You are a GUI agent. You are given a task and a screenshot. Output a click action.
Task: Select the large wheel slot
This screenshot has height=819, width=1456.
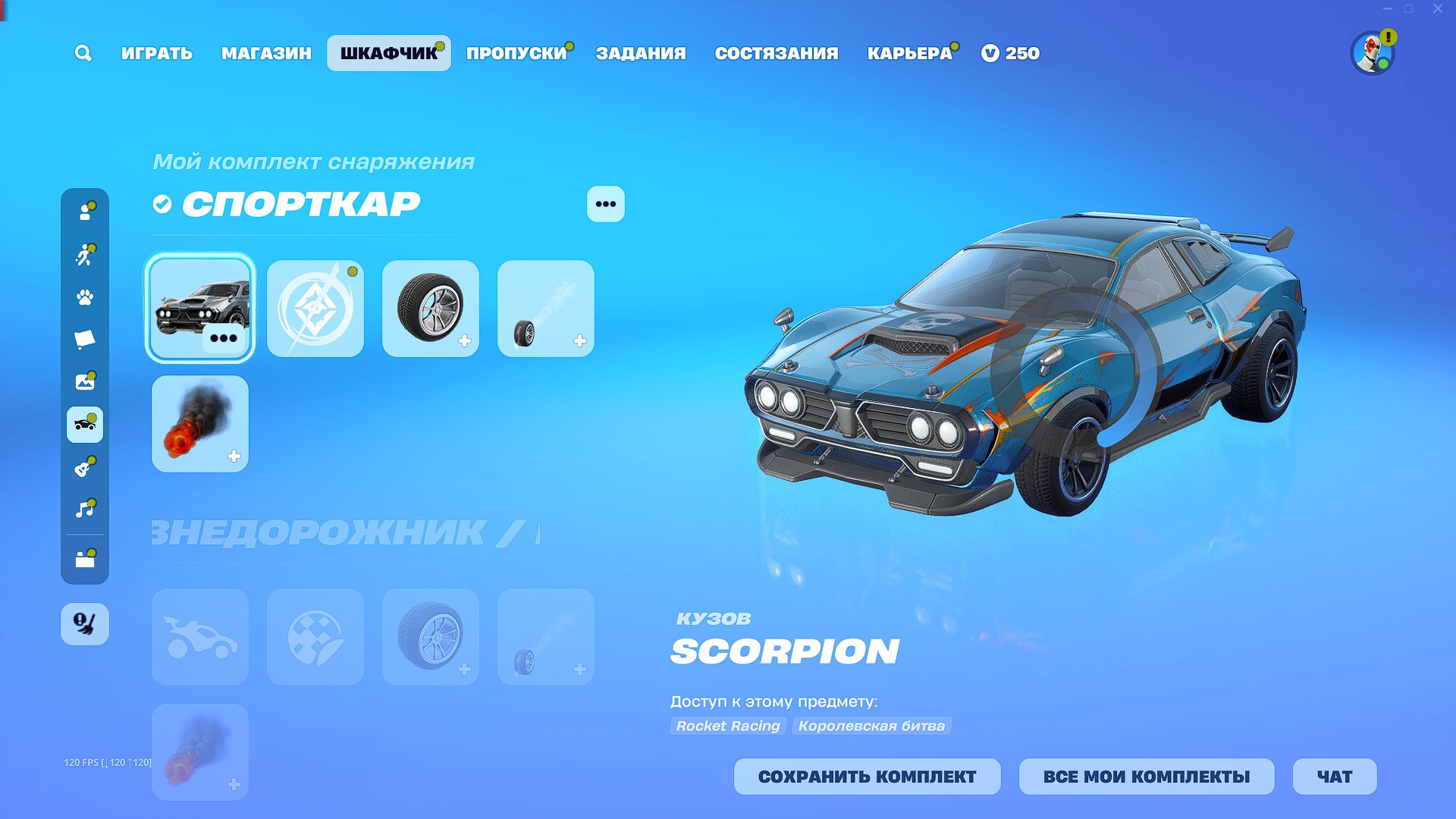(x=431, y=309)
